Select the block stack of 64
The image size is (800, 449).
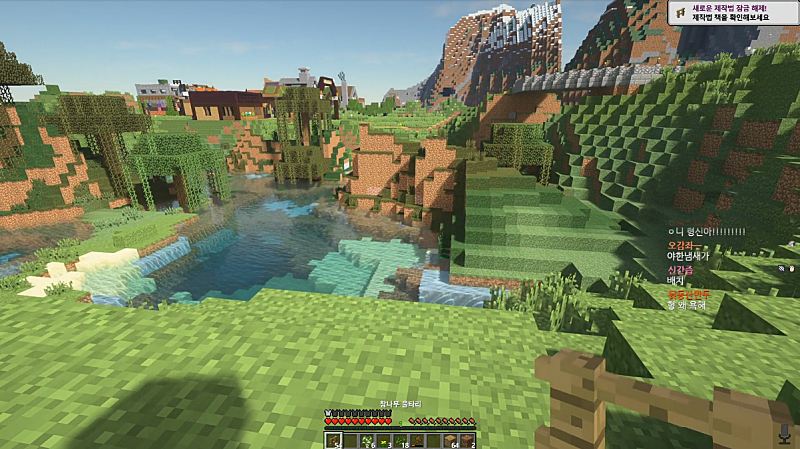[450, 441]
